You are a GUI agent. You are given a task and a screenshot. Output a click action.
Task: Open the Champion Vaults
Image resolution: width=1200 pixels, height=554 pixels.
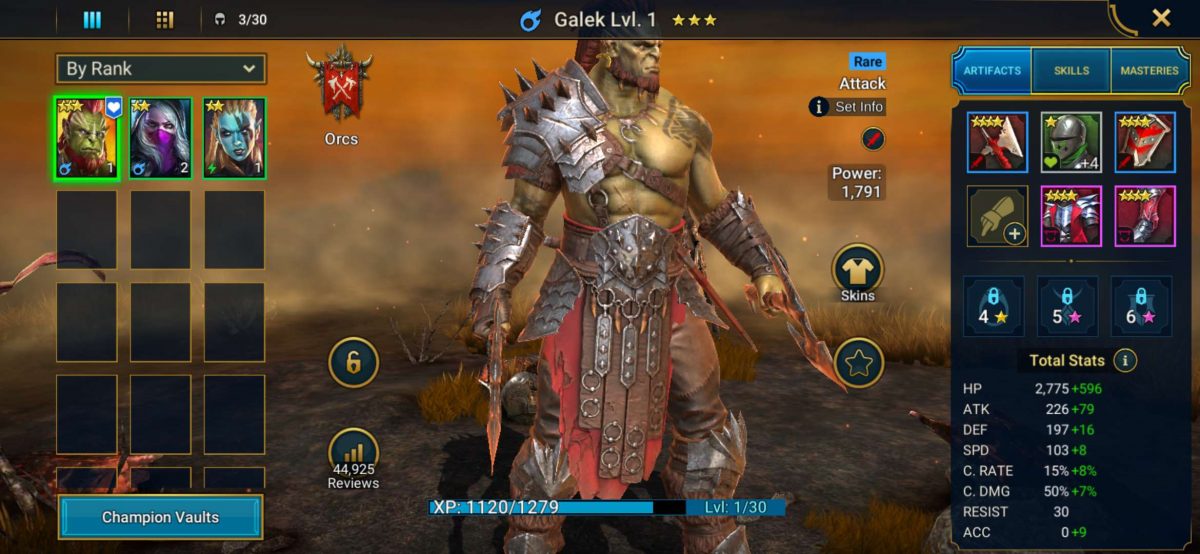160,517
